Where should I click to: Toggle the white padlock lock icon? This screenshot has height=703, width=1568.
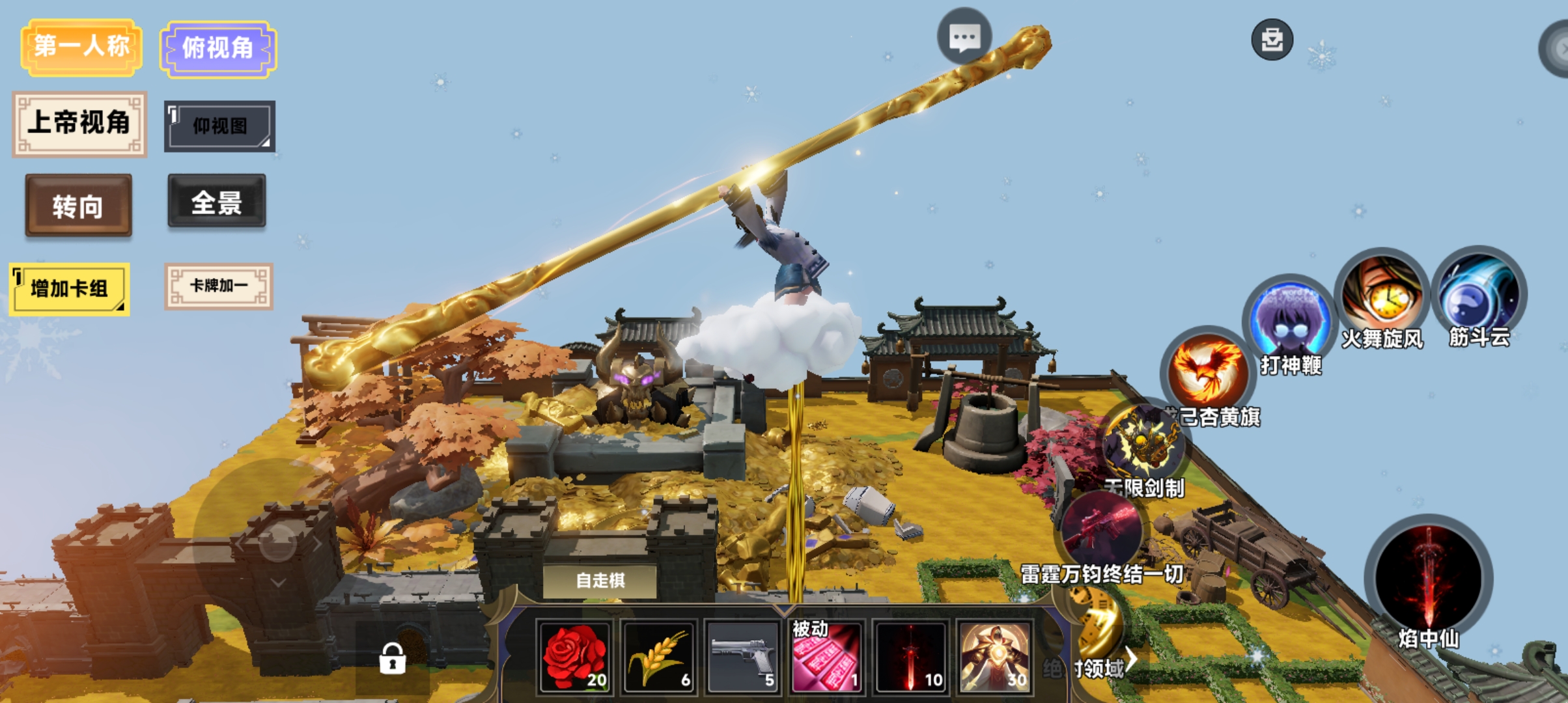(392, 658)
